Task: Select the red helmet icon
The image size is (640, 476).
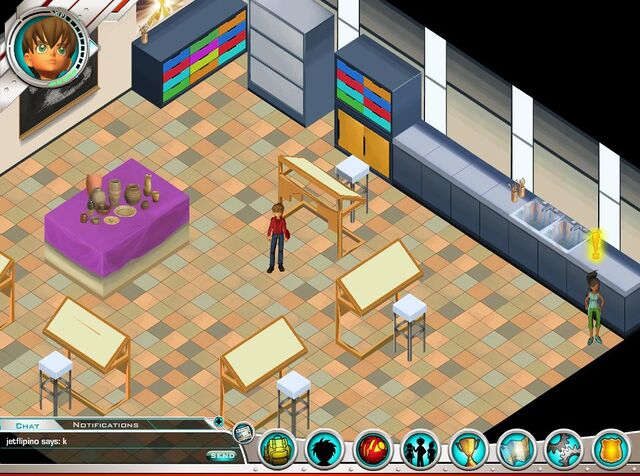Action: pos(373,449)
